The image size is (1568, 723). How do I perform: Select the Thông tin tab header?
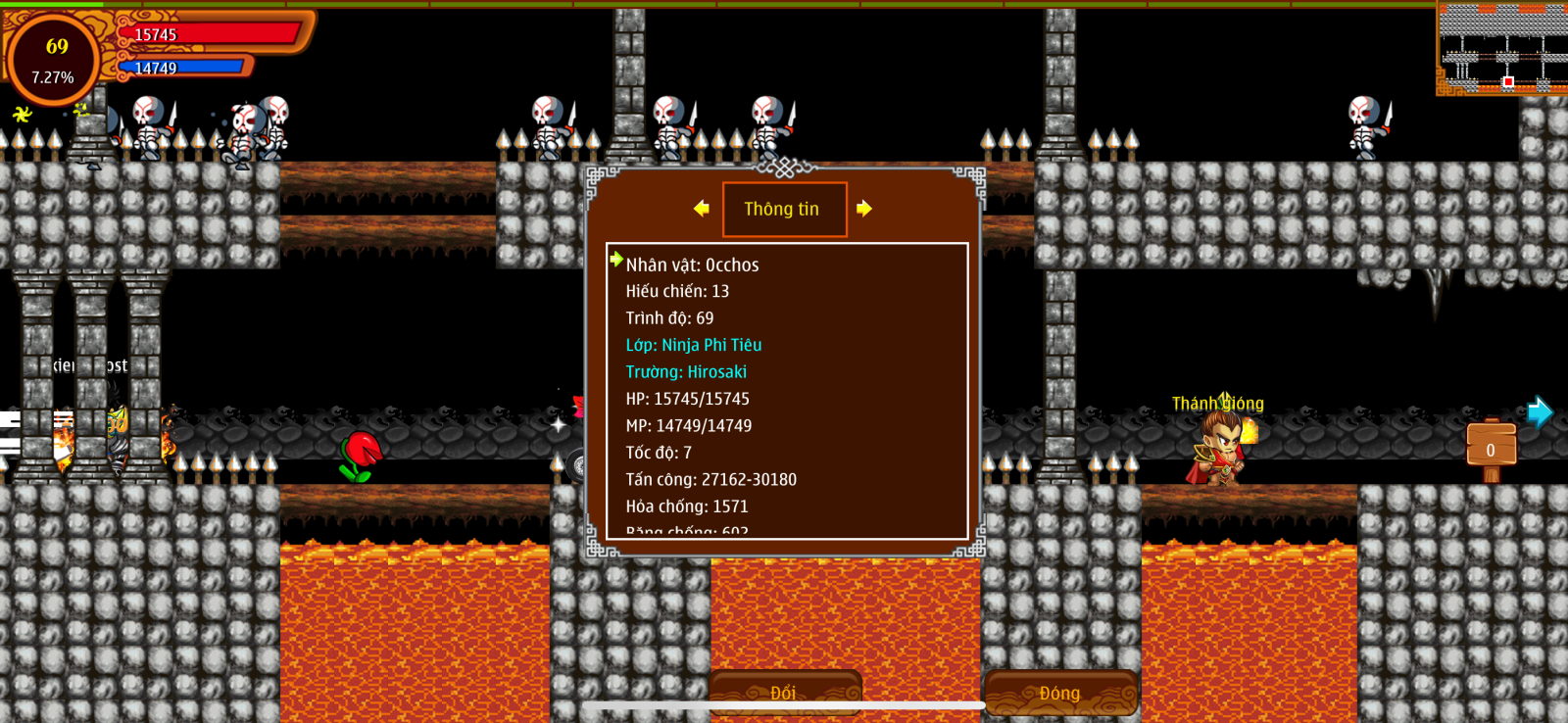pos(784,209)
